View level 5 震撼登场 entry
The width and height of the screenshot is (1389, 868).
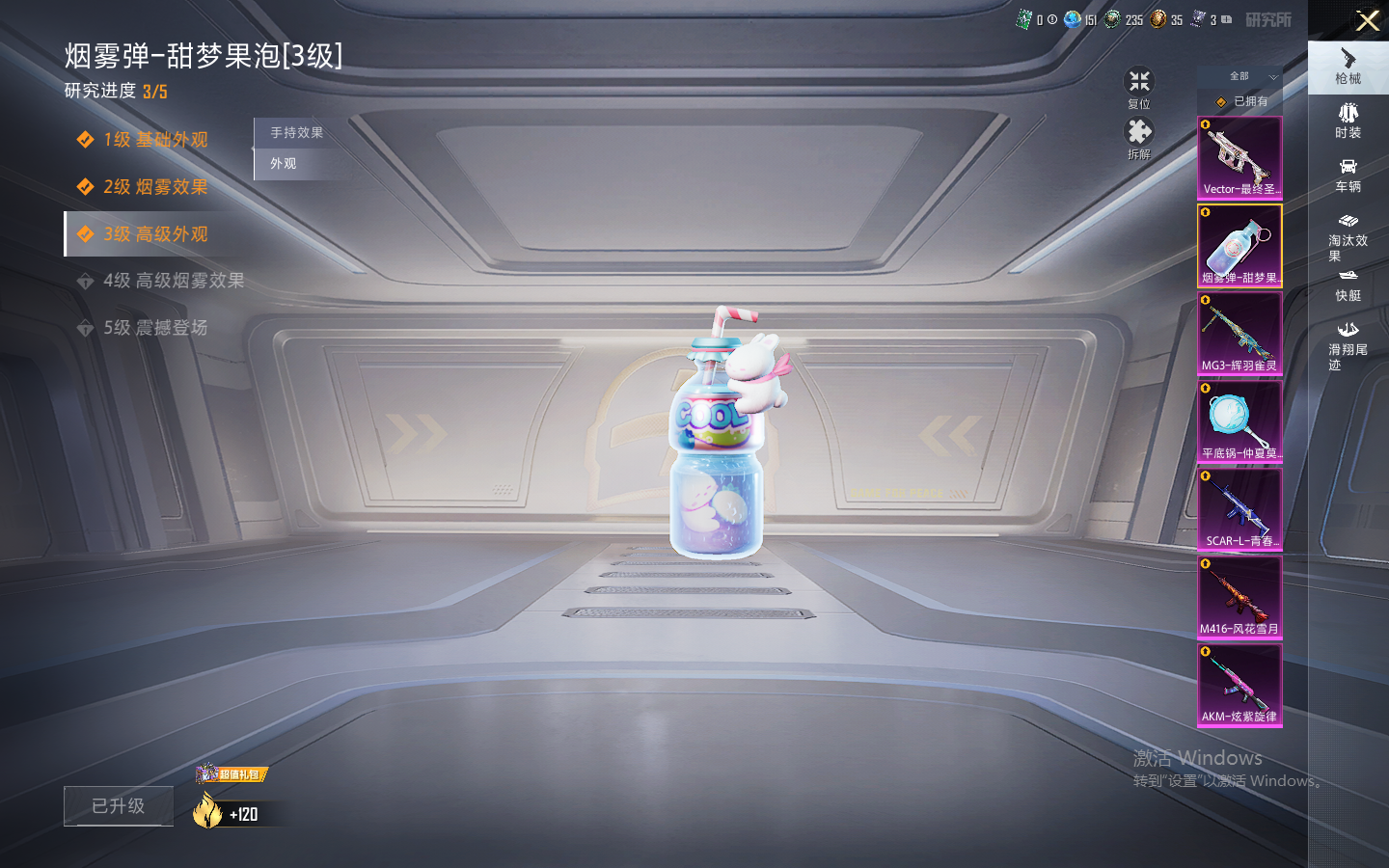pyautogui.click(x=154, y=328)
